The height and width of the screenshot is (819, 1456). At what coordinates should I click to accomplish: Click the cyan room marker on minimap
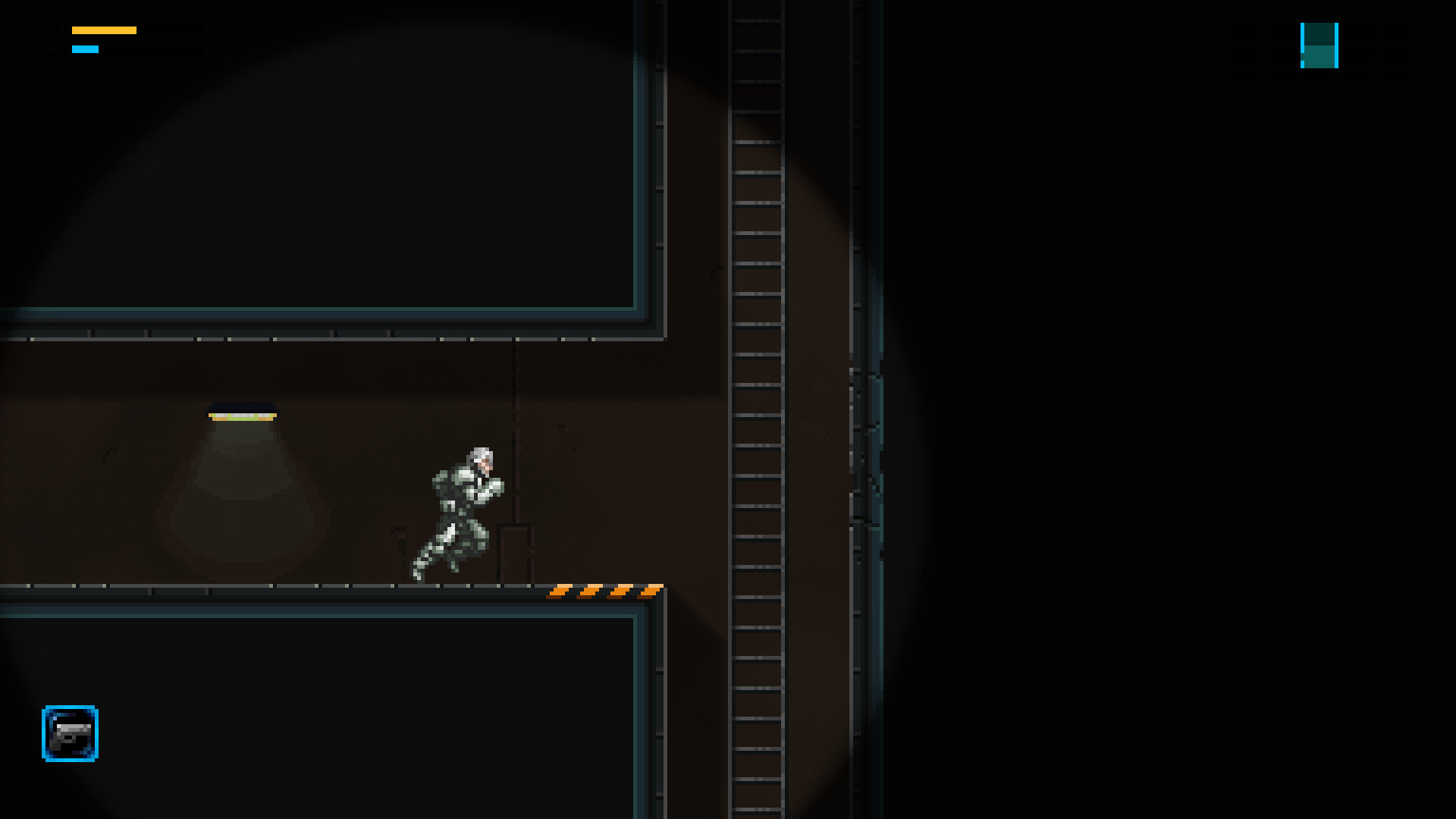1303,34
